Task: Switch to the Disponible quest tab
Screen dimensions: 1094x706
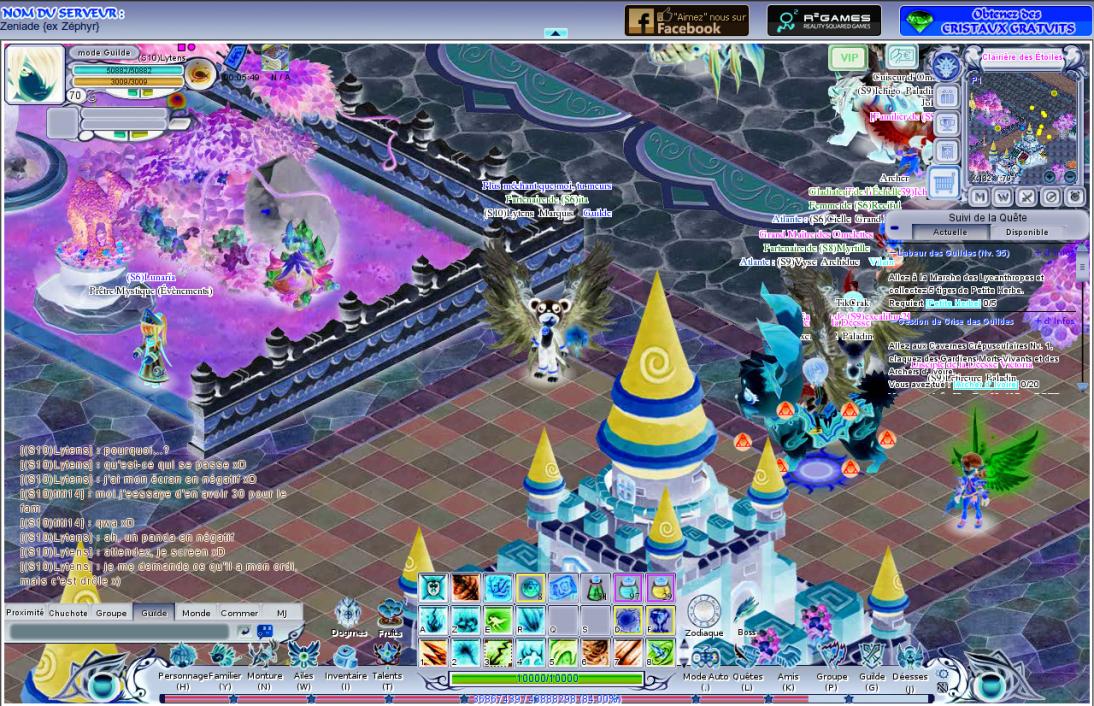Action: tap(1026, 232)
